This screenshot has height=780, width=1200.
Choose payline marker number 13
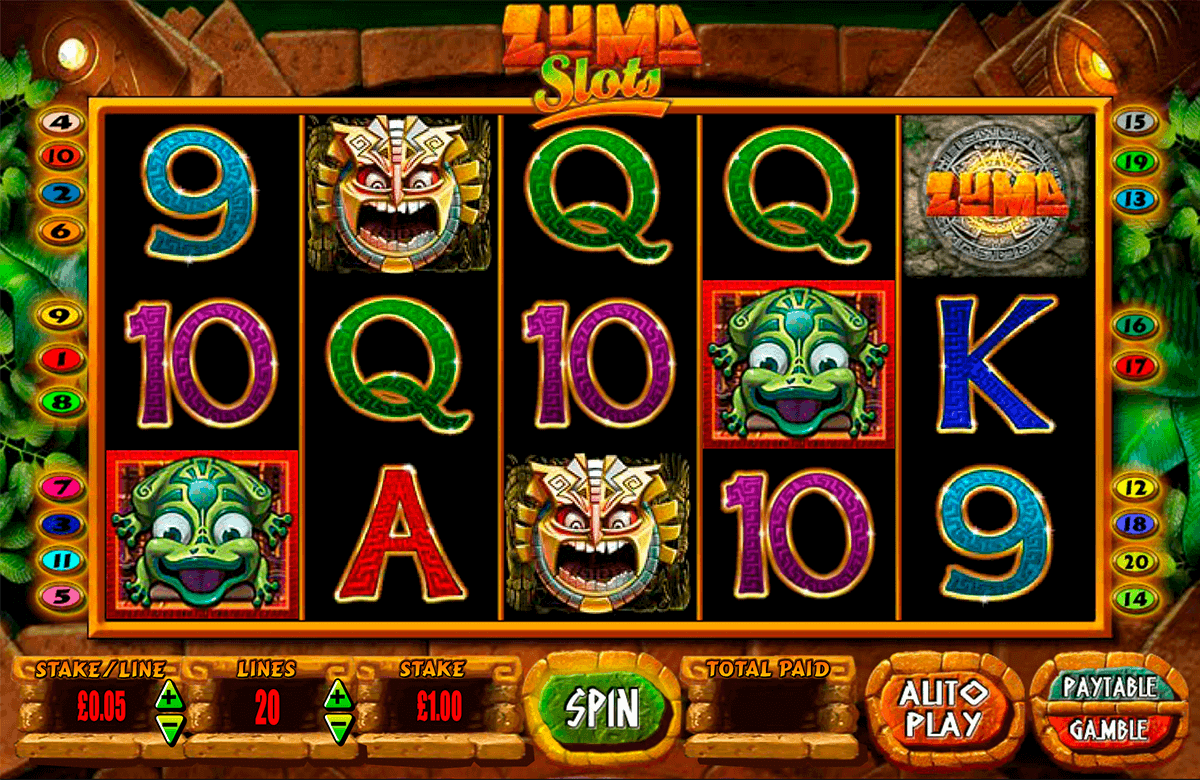[1135, 199]
